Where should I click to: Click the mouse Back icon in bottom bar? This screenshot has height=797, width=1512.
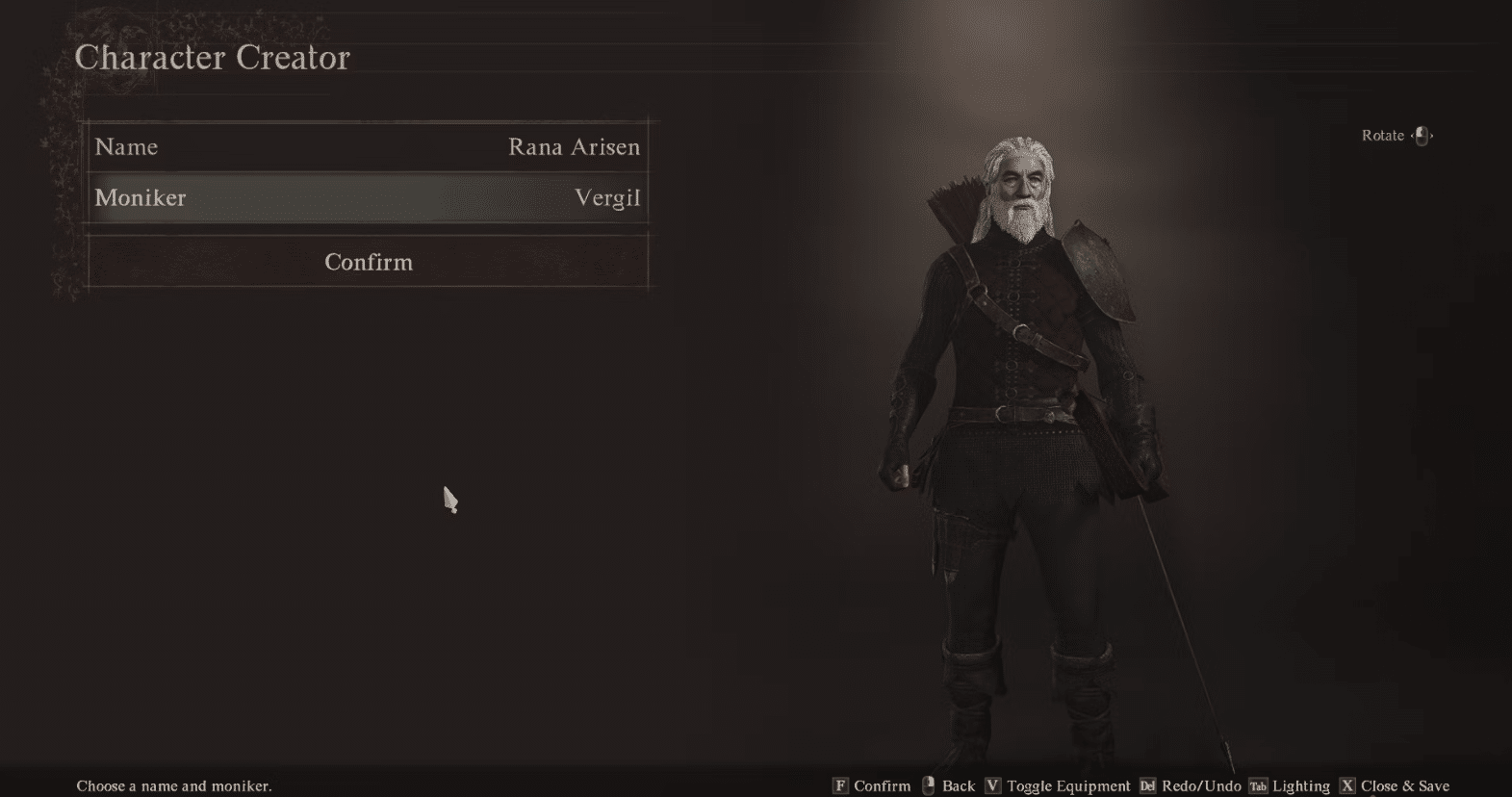pos(927,785)
